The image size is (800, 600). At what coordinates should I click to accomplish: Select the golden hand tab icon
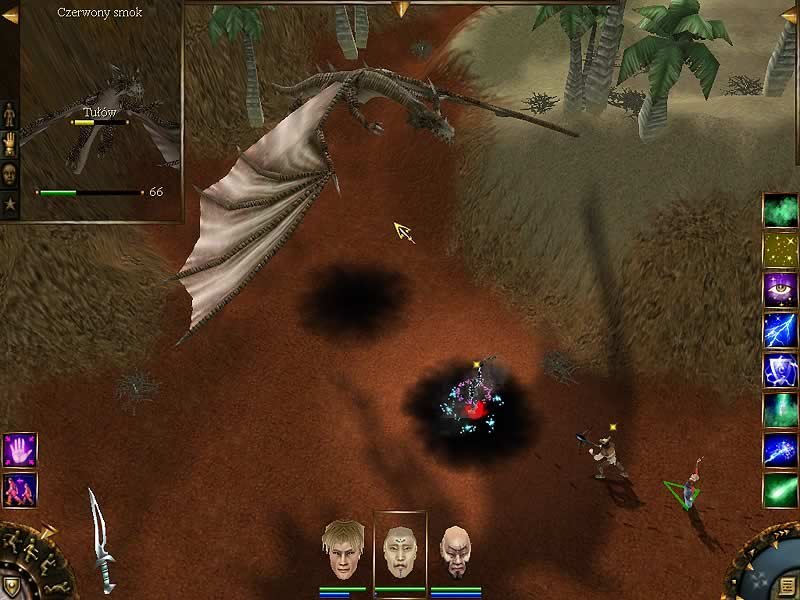[11, 142]
